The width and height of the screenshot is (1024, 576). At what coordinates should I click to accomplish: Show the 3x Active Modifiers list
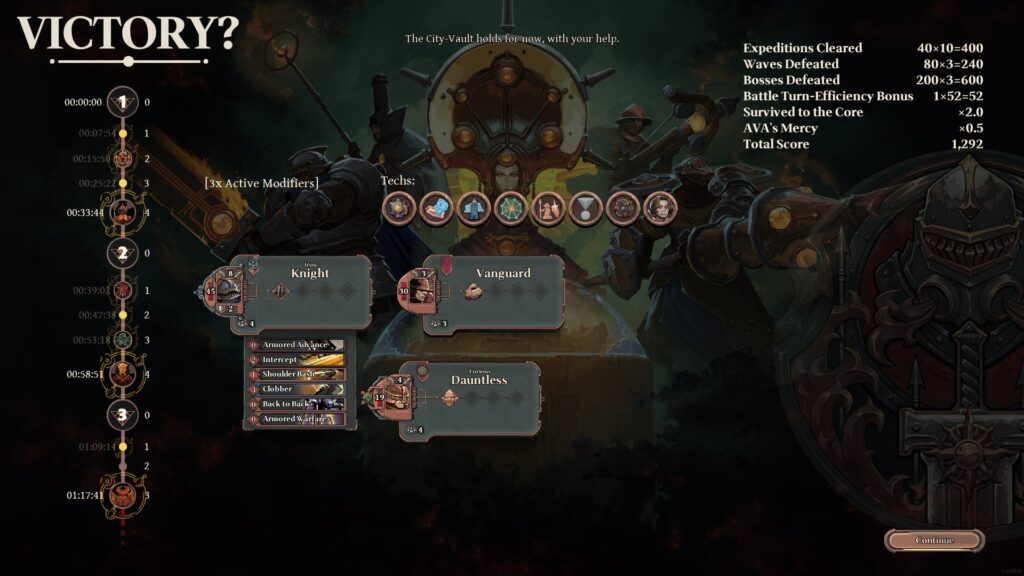261,183
